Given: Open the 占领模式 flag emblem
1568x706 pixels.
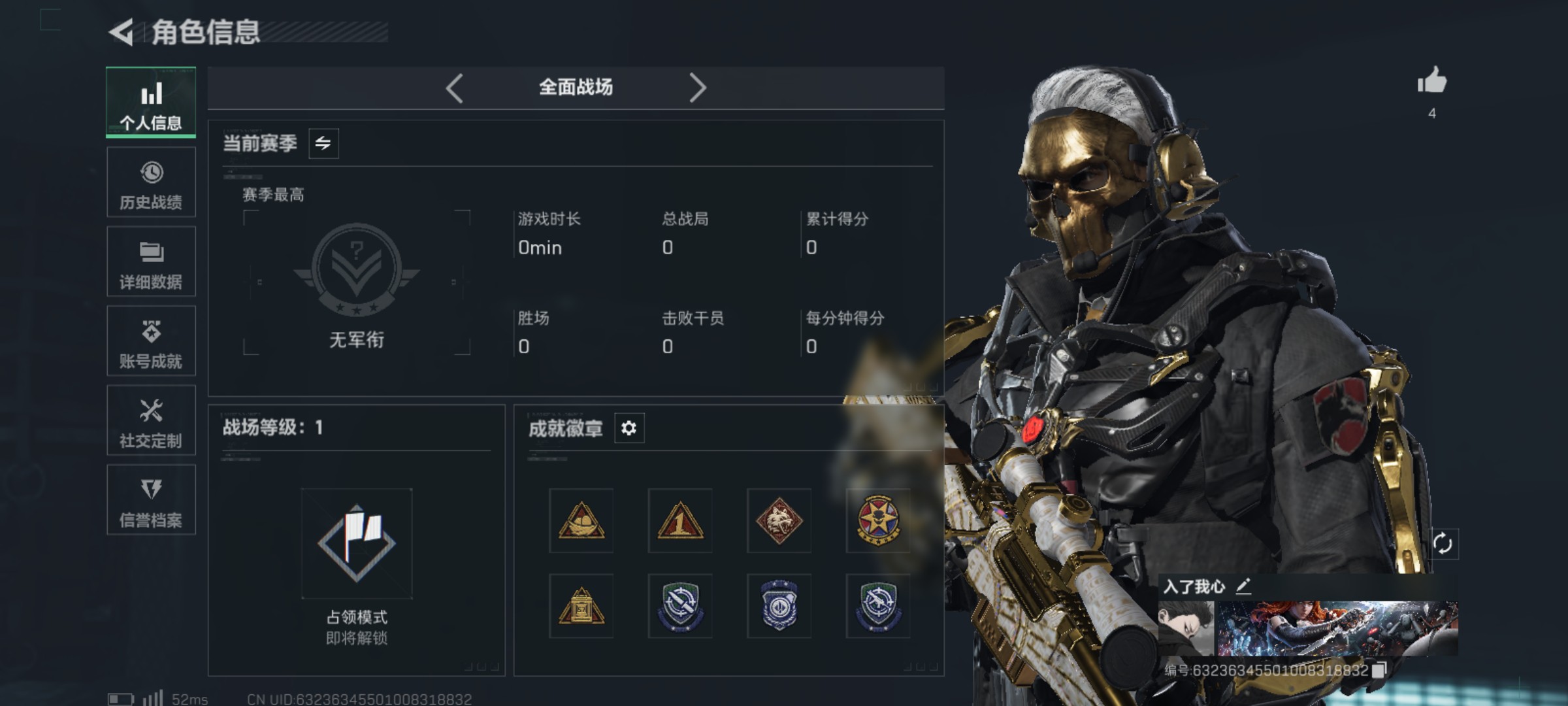Looking at the screenshot, I should pos(357,543).
